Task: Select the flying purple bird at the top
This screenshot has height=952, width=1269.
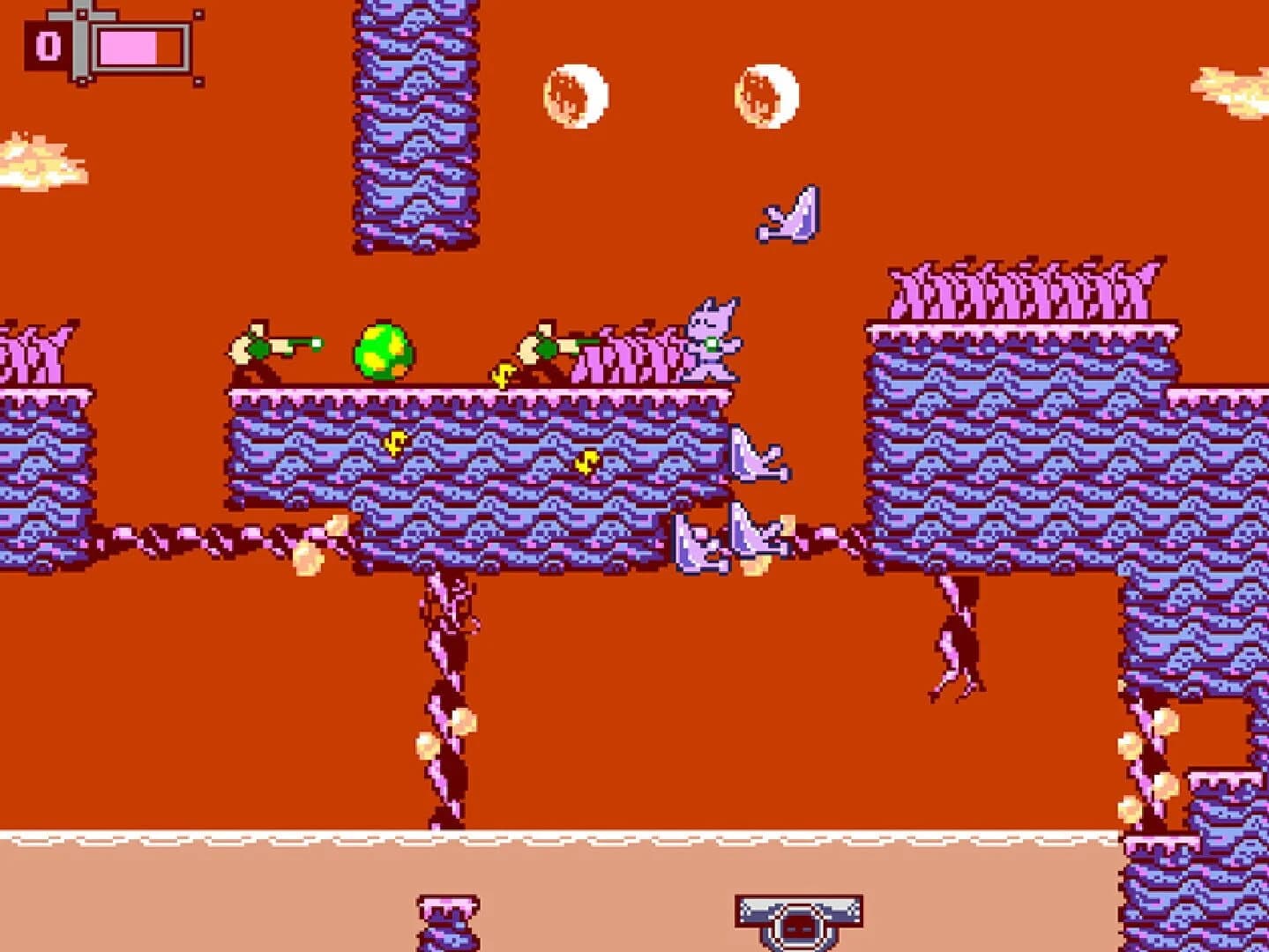Action: pos(788,214)
